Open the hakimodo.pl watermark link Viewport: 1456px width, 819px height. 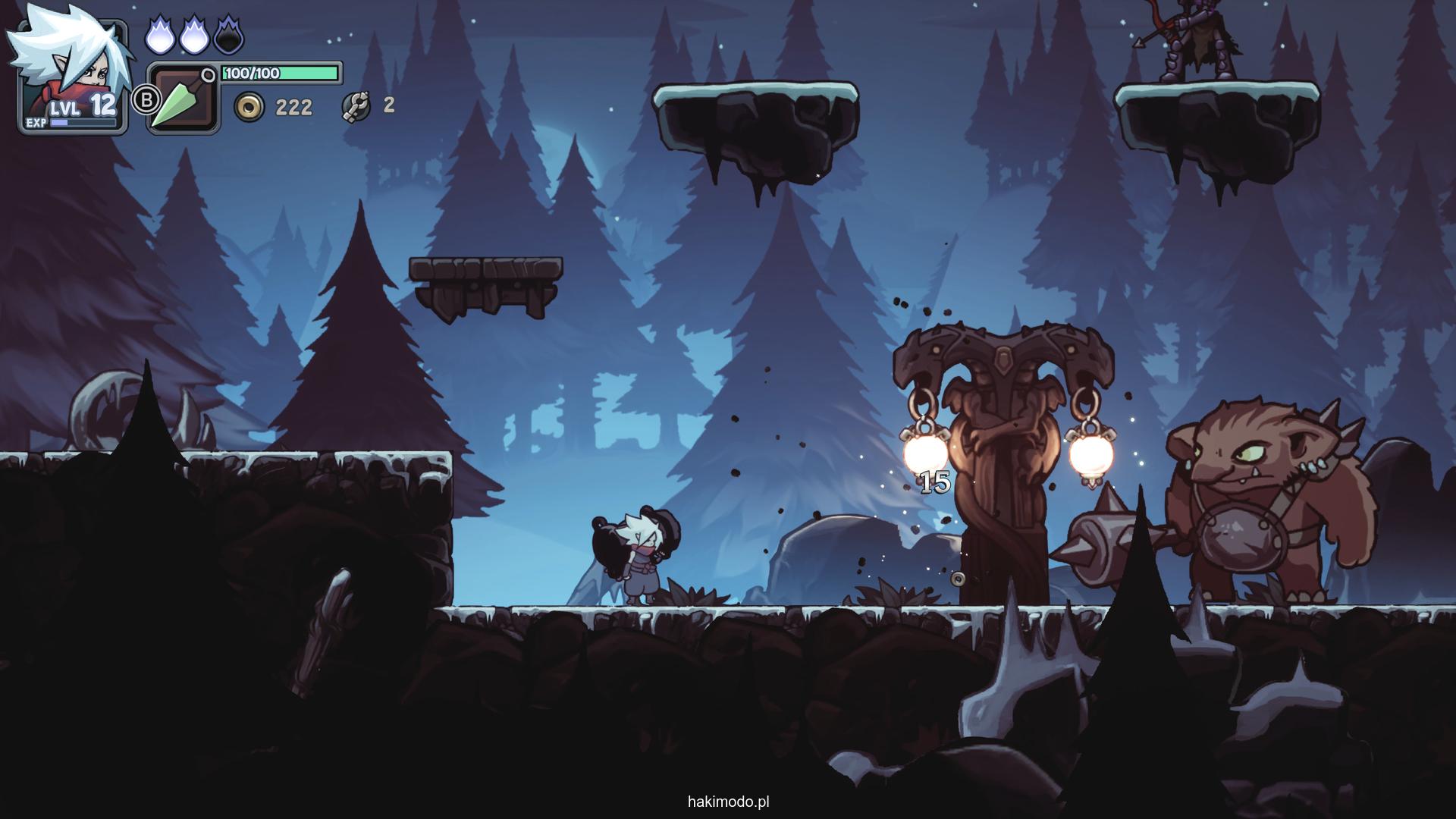[x=728, y=802]
